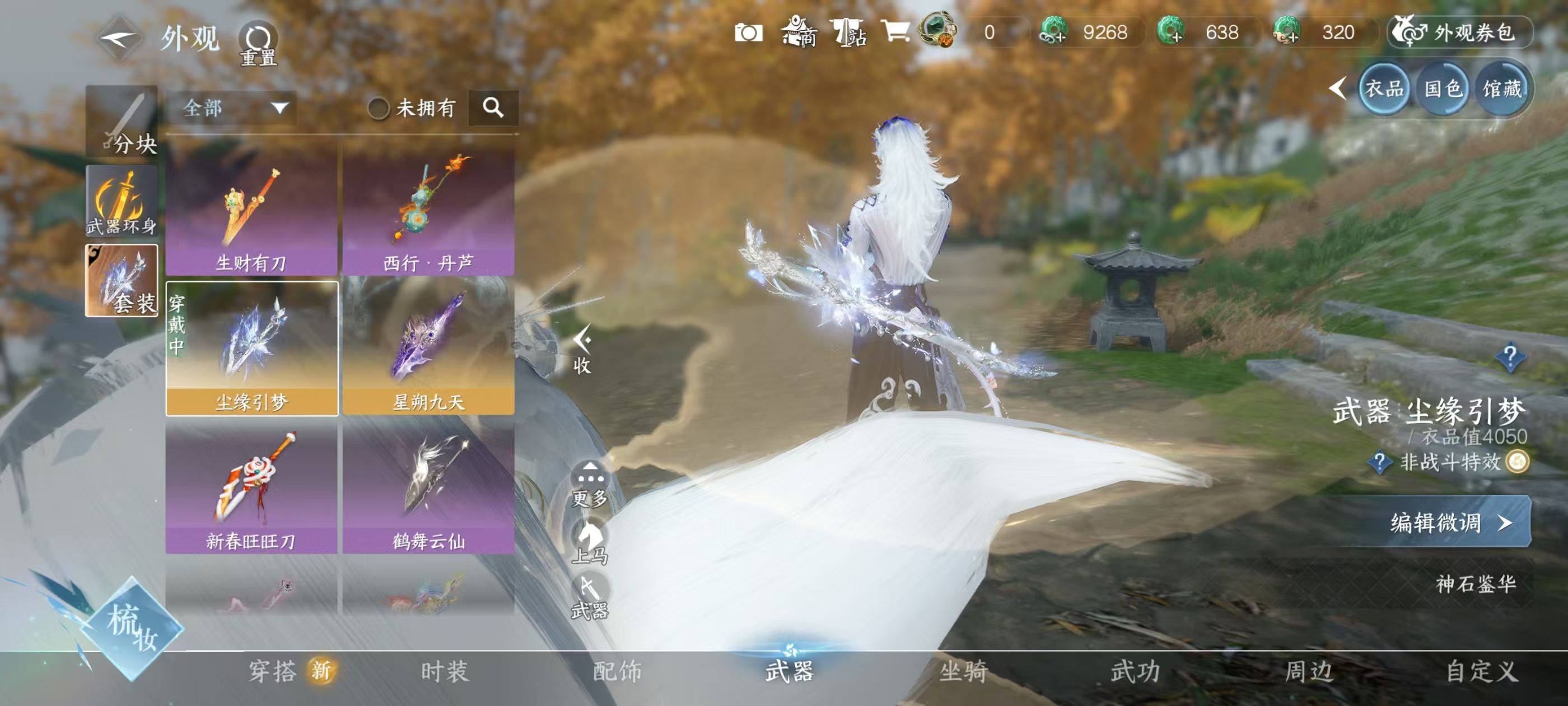Choose the 鹤舞云仙 weapon skin
1568x706 pixels.
coord(428,489)
